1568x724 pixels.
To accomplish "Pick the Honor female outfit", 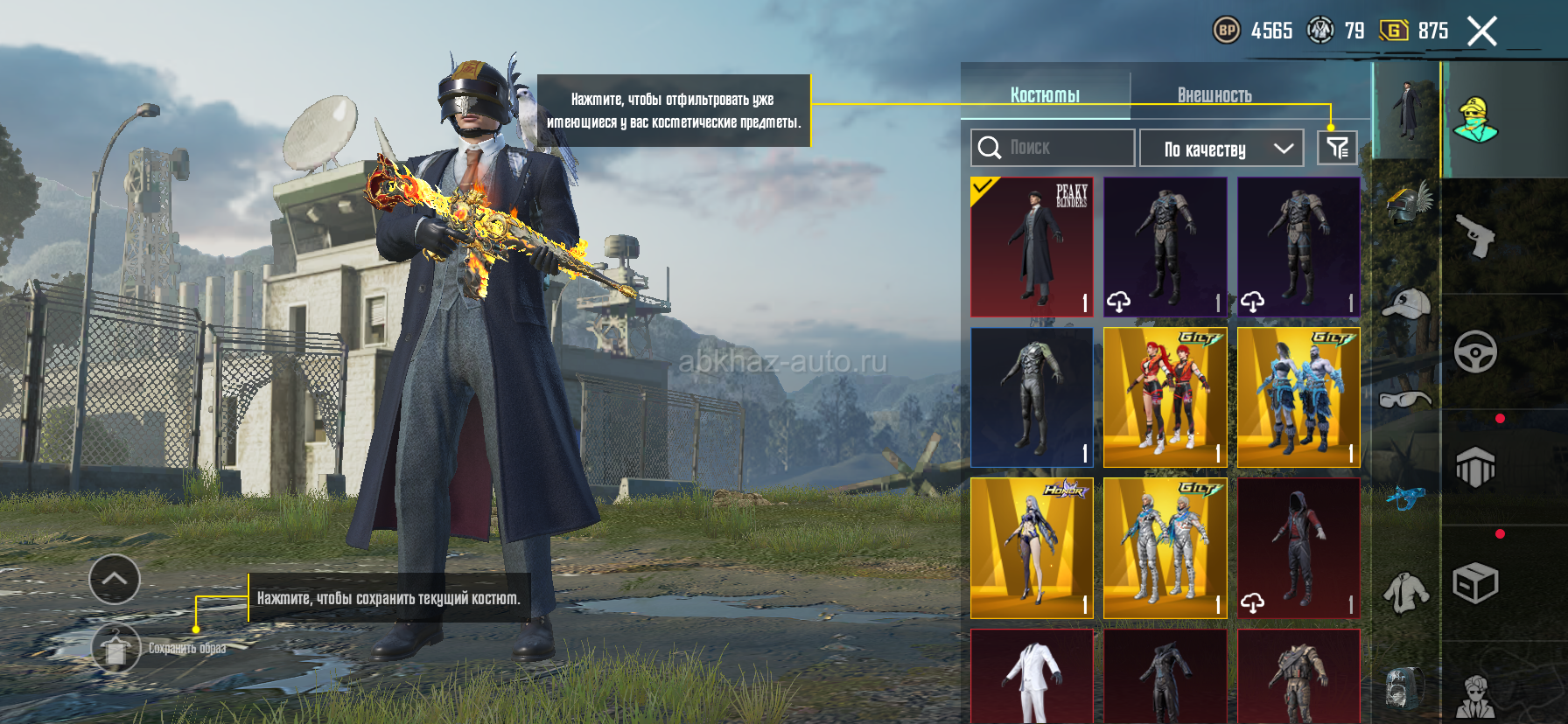I will (x=1032, y=547).
